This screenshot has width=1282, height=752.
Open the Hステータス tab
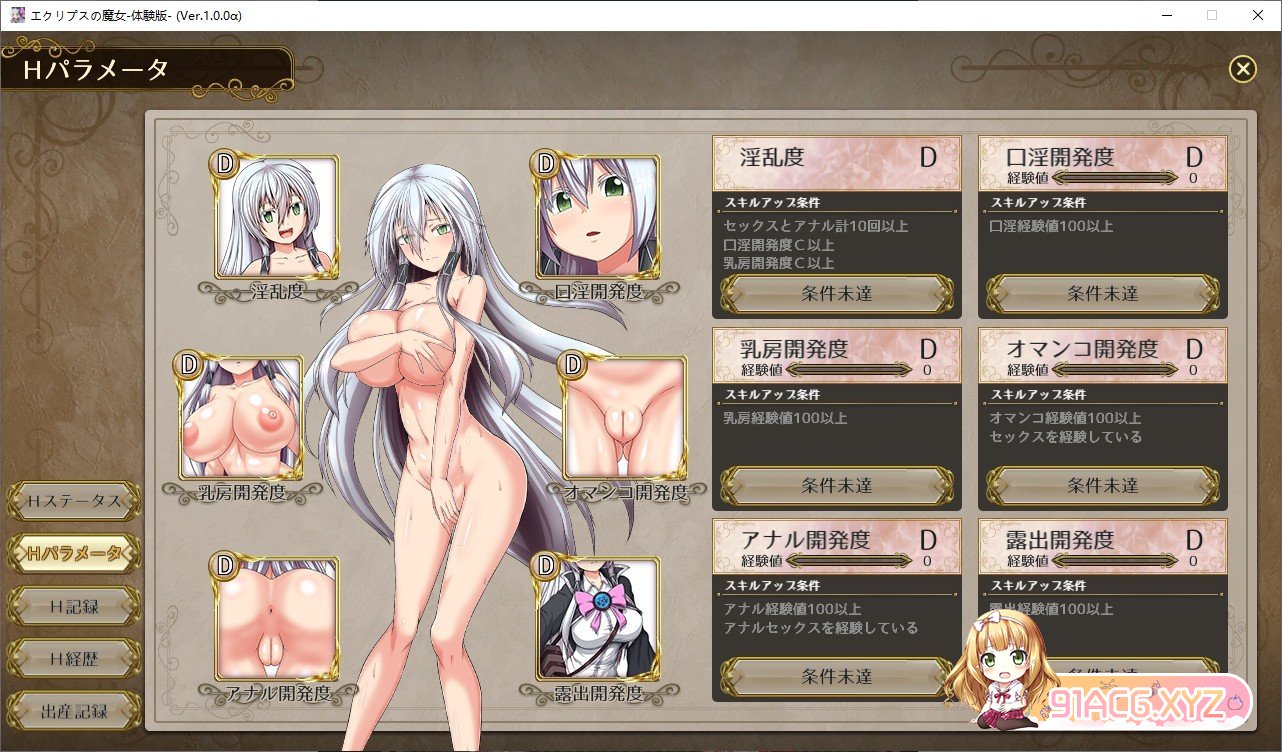coord(73,500)
